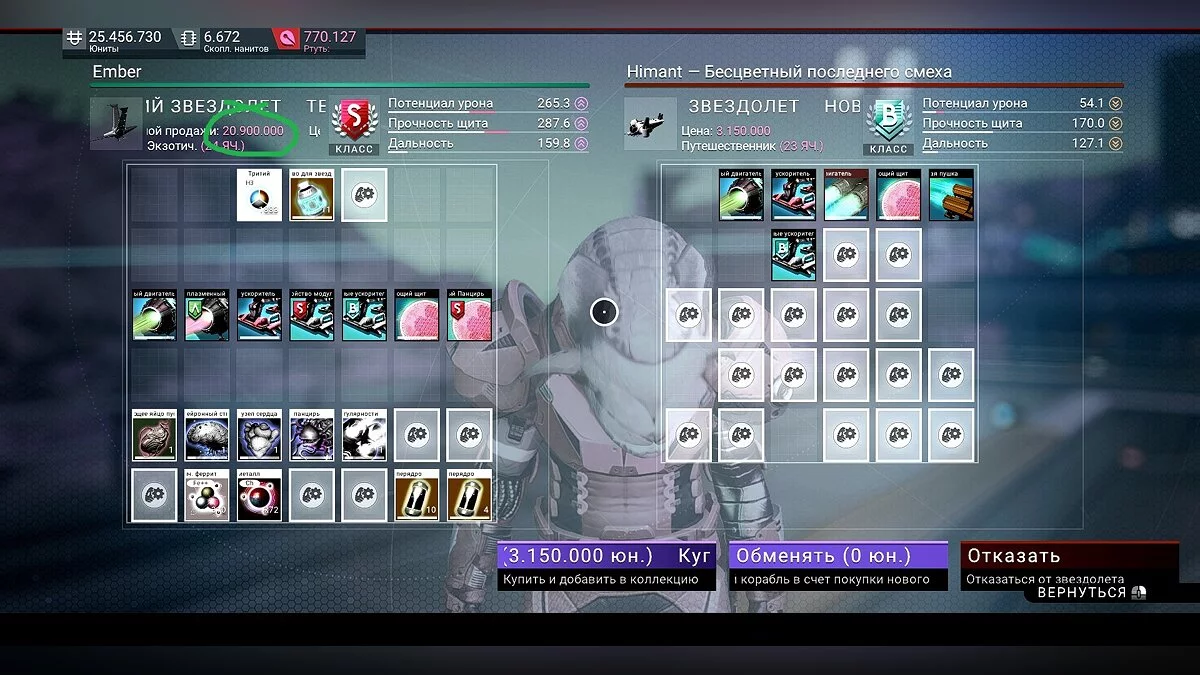
Task: Buy the starship for 3.150.000 units
Action: [606, 565]
